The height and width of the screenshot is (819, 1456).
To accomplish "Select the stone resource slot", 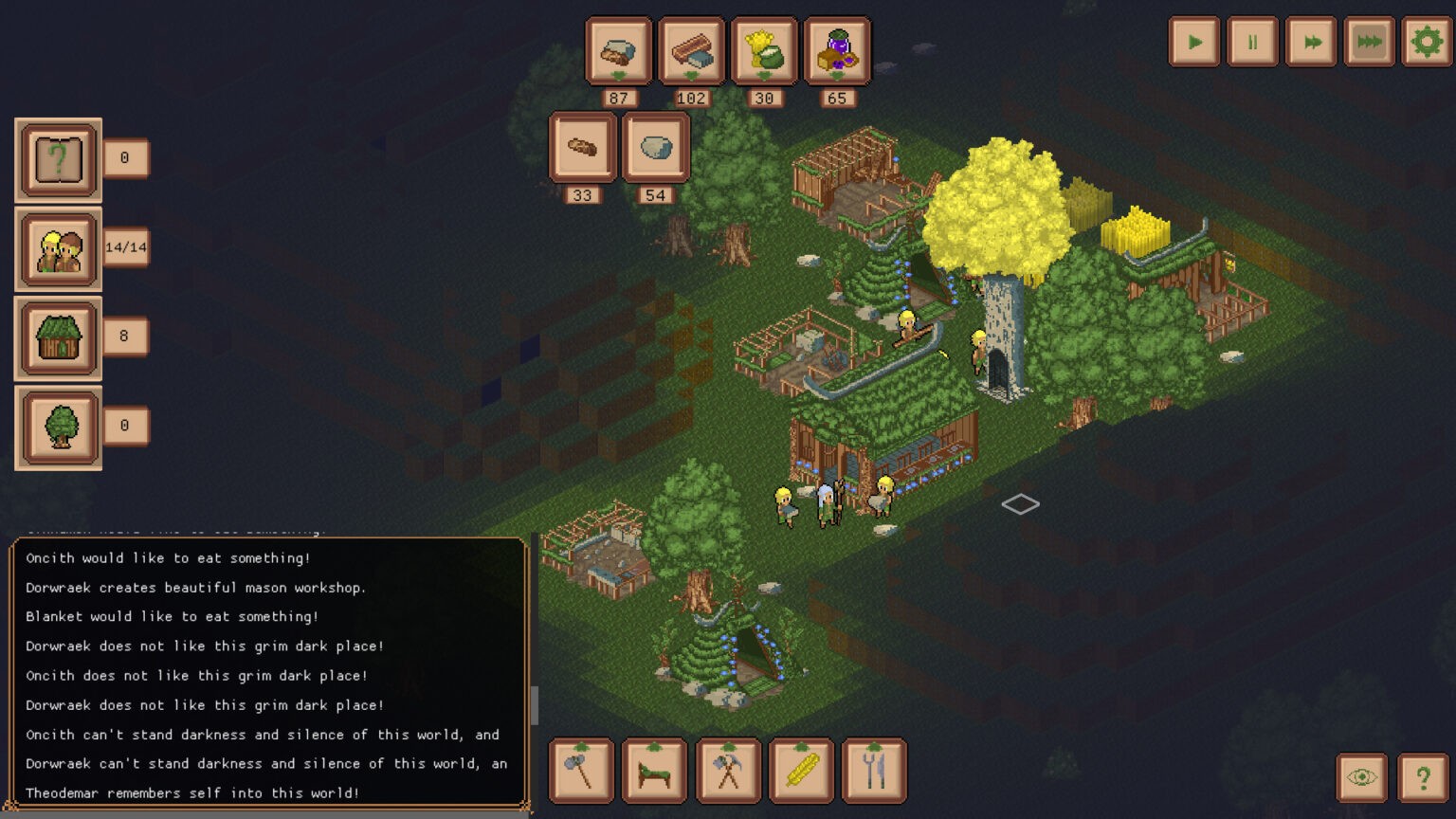I will point(655,147).
